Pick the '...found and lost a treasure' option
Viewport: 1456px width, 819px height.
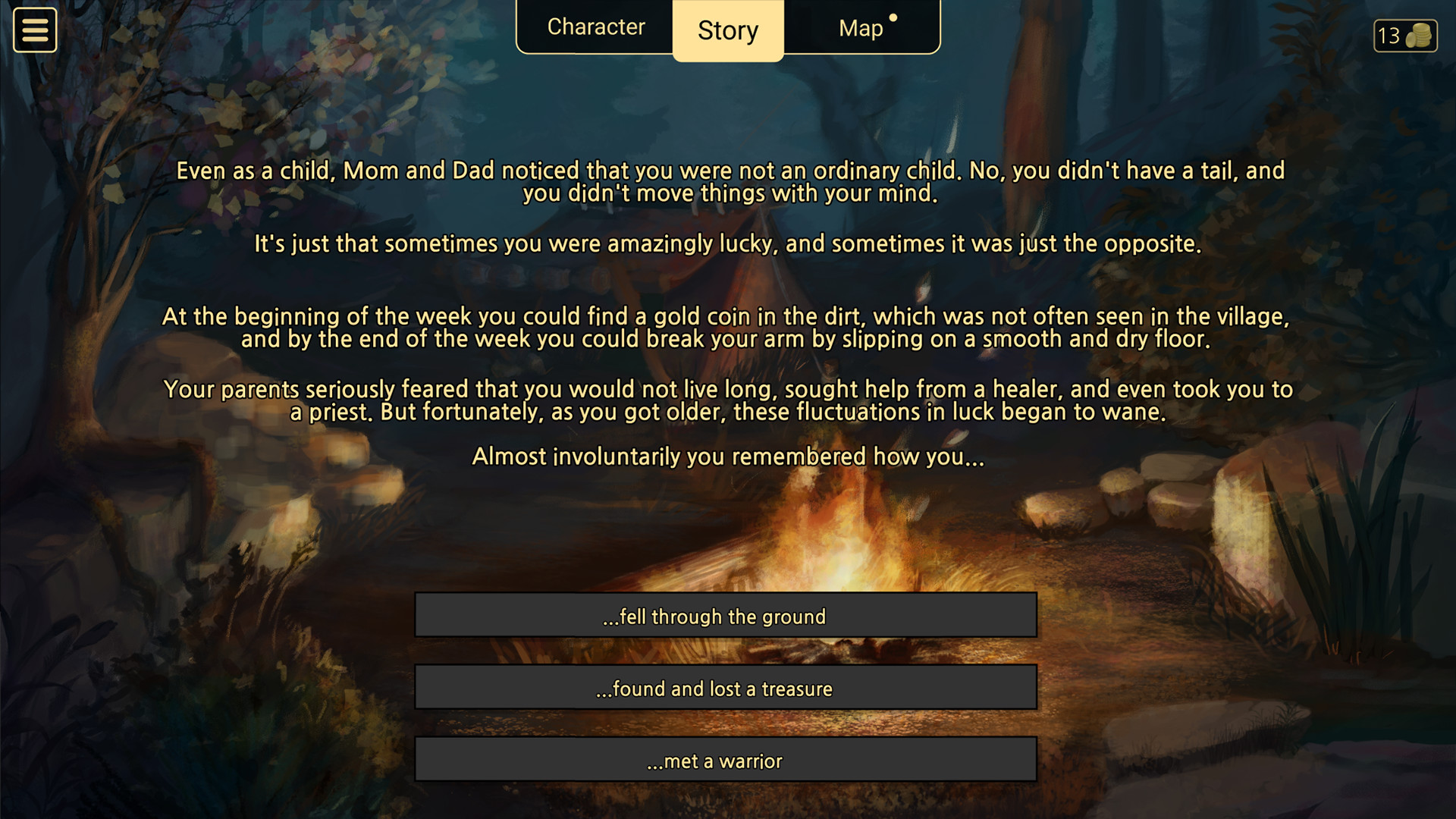[726, 688]
